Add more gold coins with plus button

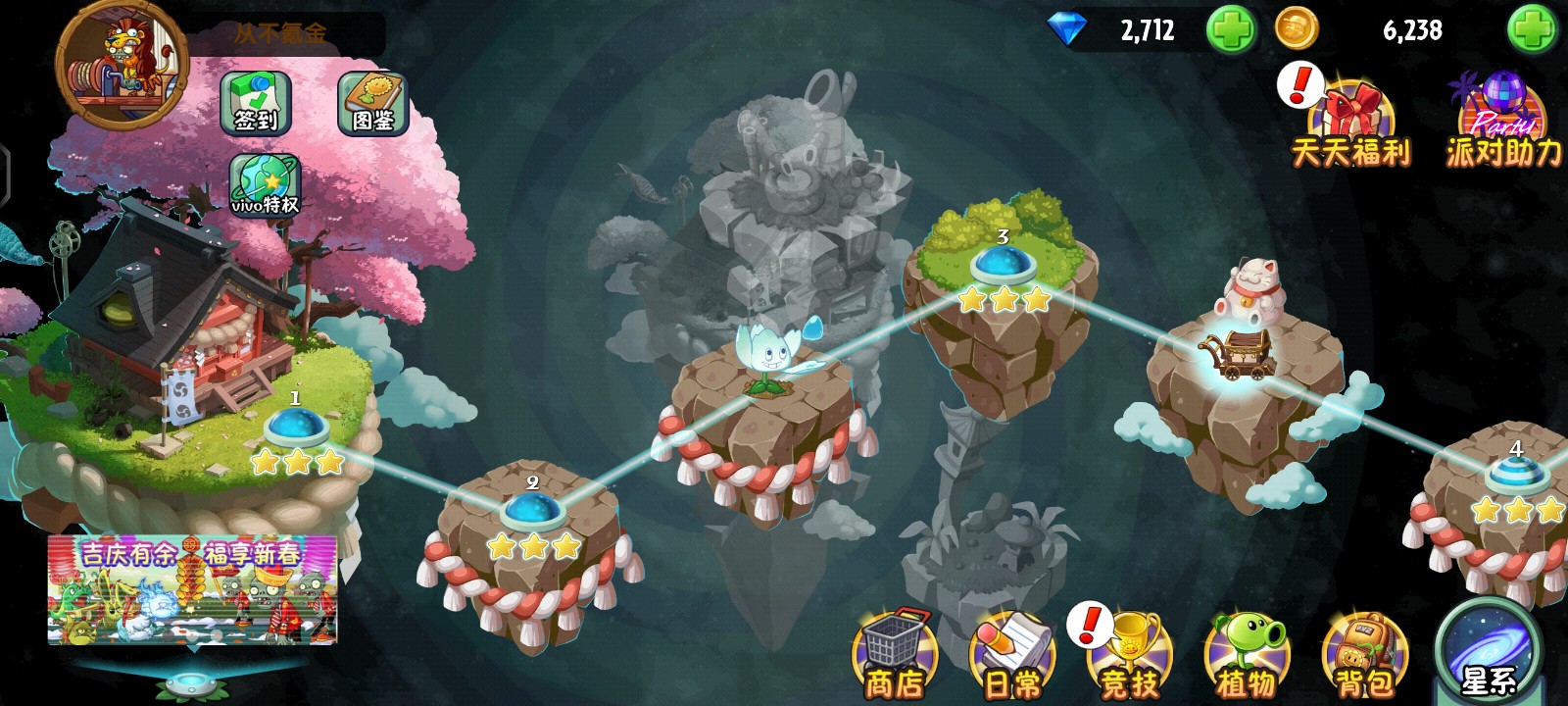tap(1532, 29)
